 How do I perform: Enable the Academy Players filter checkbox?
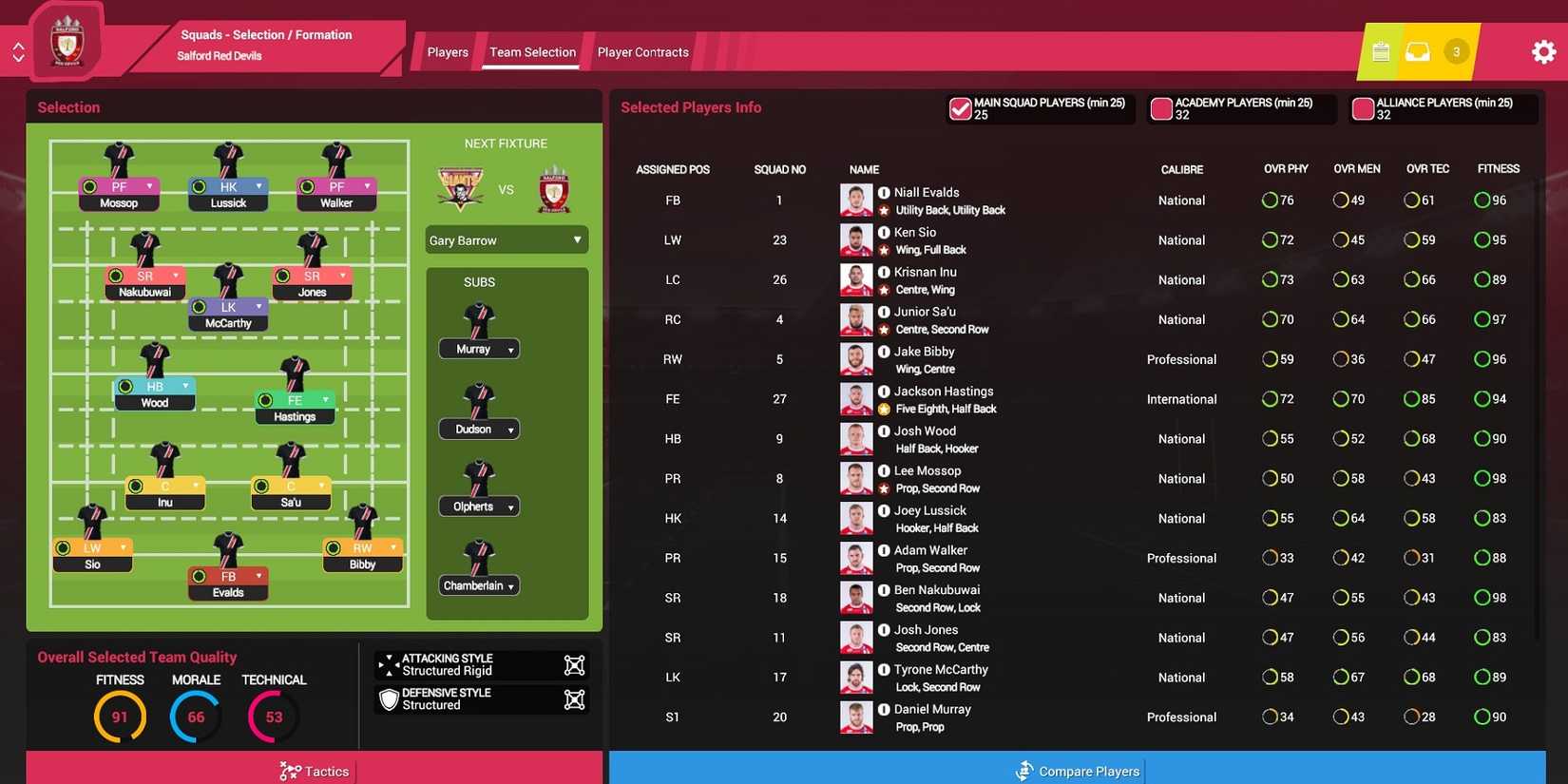1161,108
